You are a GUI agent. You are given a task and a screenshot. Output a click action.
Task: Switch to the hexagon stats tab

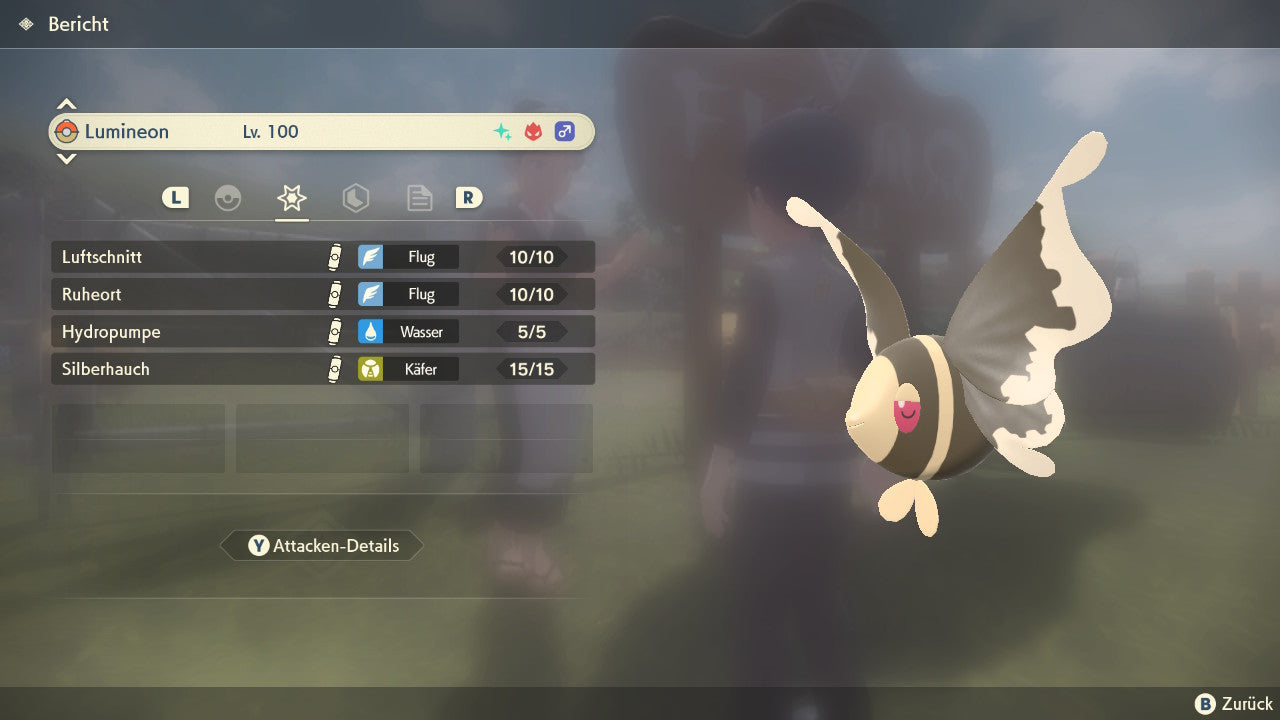coord(355,198)
